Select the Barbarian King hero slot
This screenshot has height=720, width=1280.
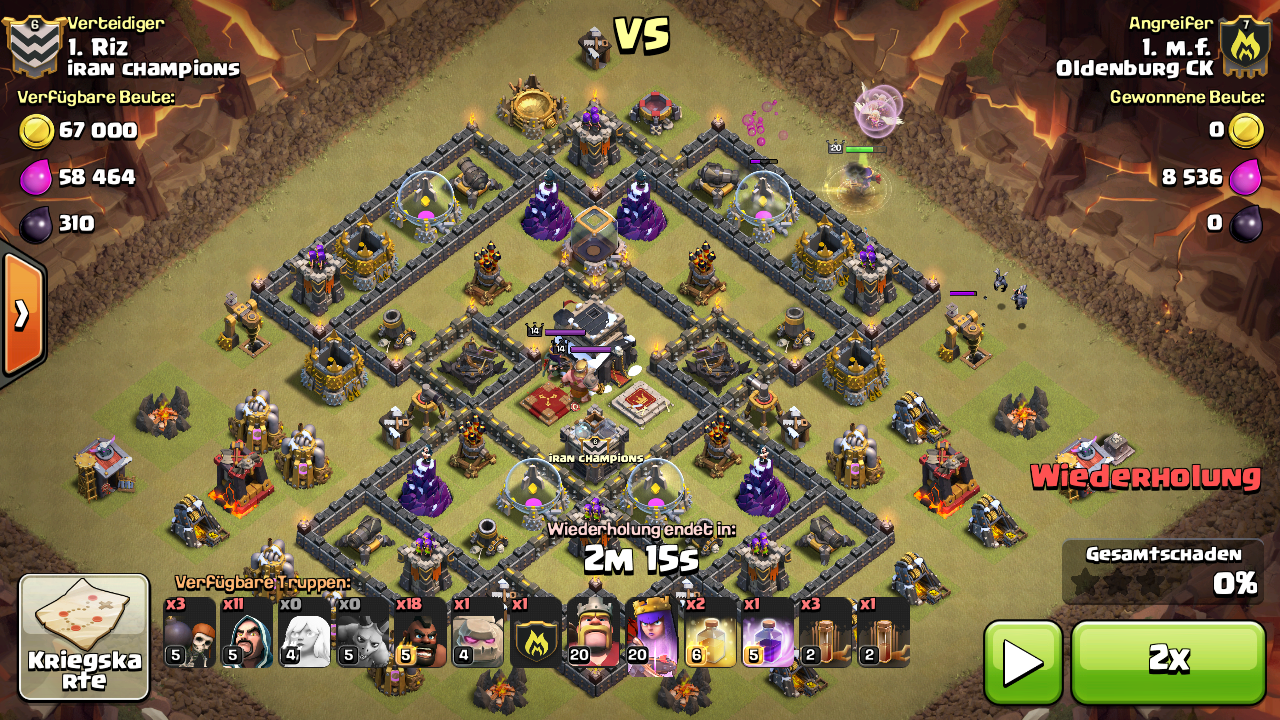[x=594, y=633]
